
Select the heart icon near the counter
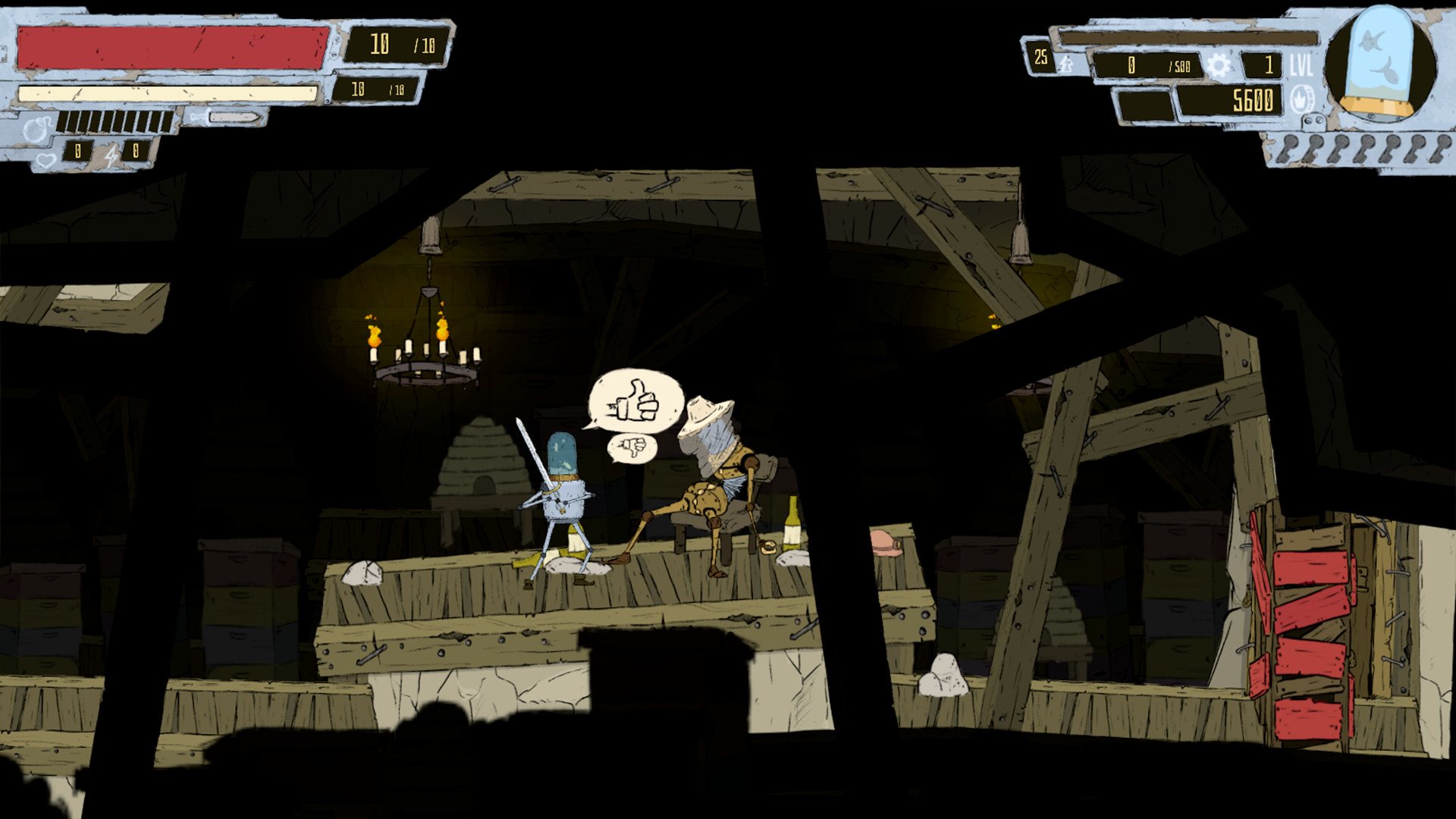[46, 159]
